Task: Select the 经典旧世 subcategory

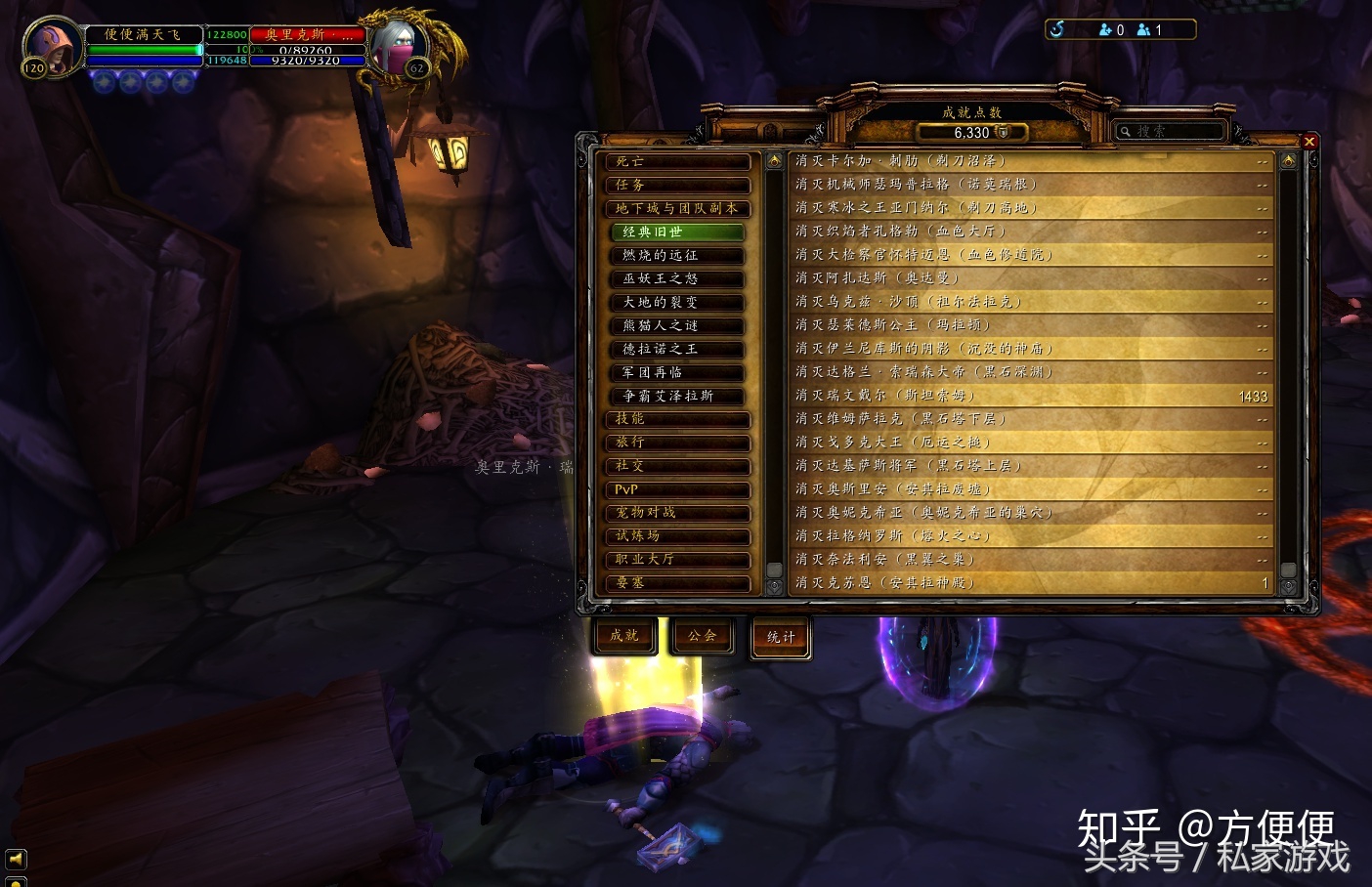Action: point(677,232)
